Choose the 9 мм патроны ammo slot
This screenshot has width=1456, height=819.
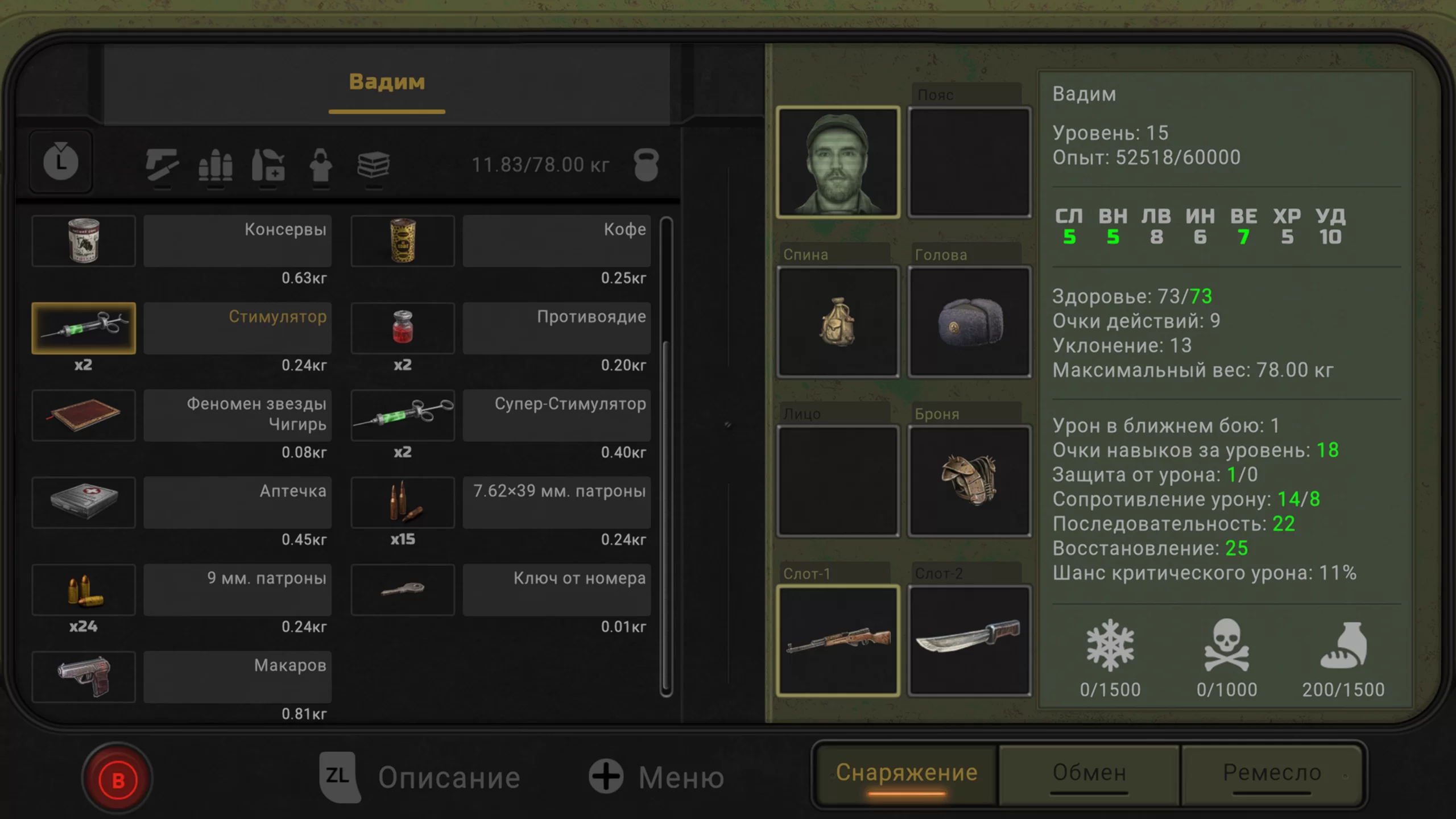(x=84, y=590)
